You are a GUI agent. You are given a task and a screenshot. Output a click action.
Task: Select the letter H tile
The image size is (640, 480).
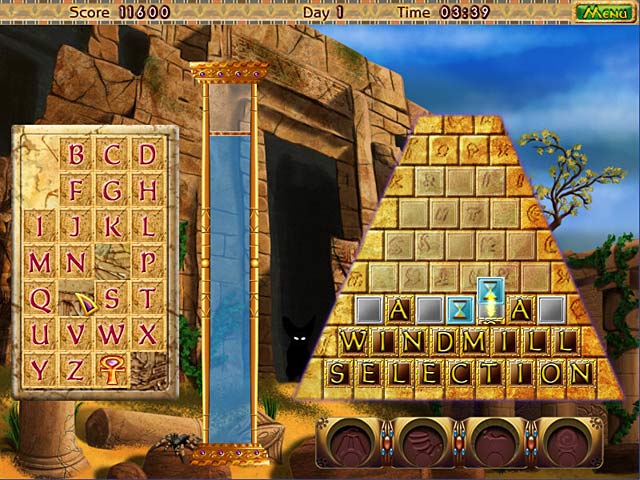pos(147,190)
